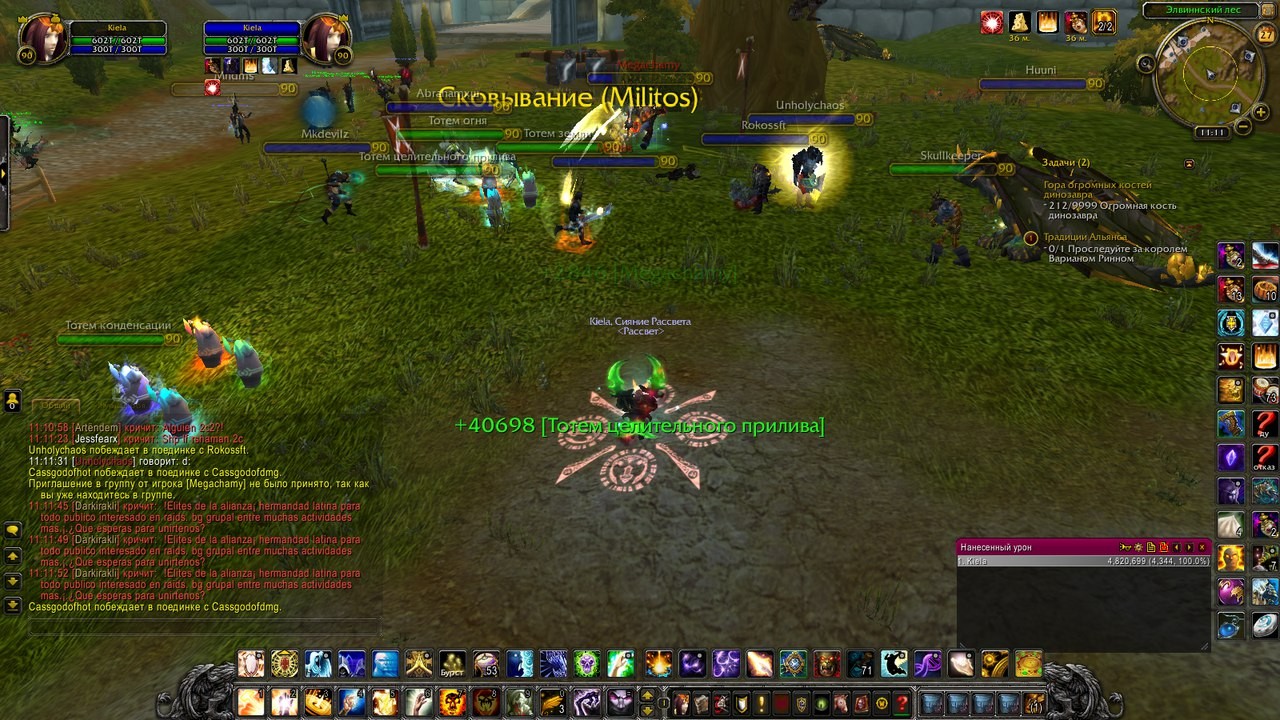Image resolution: width=1280 pixels, height=720 pixels.
Task: Activate the purple crystal ability on side bar
Action: (1231, 458)
